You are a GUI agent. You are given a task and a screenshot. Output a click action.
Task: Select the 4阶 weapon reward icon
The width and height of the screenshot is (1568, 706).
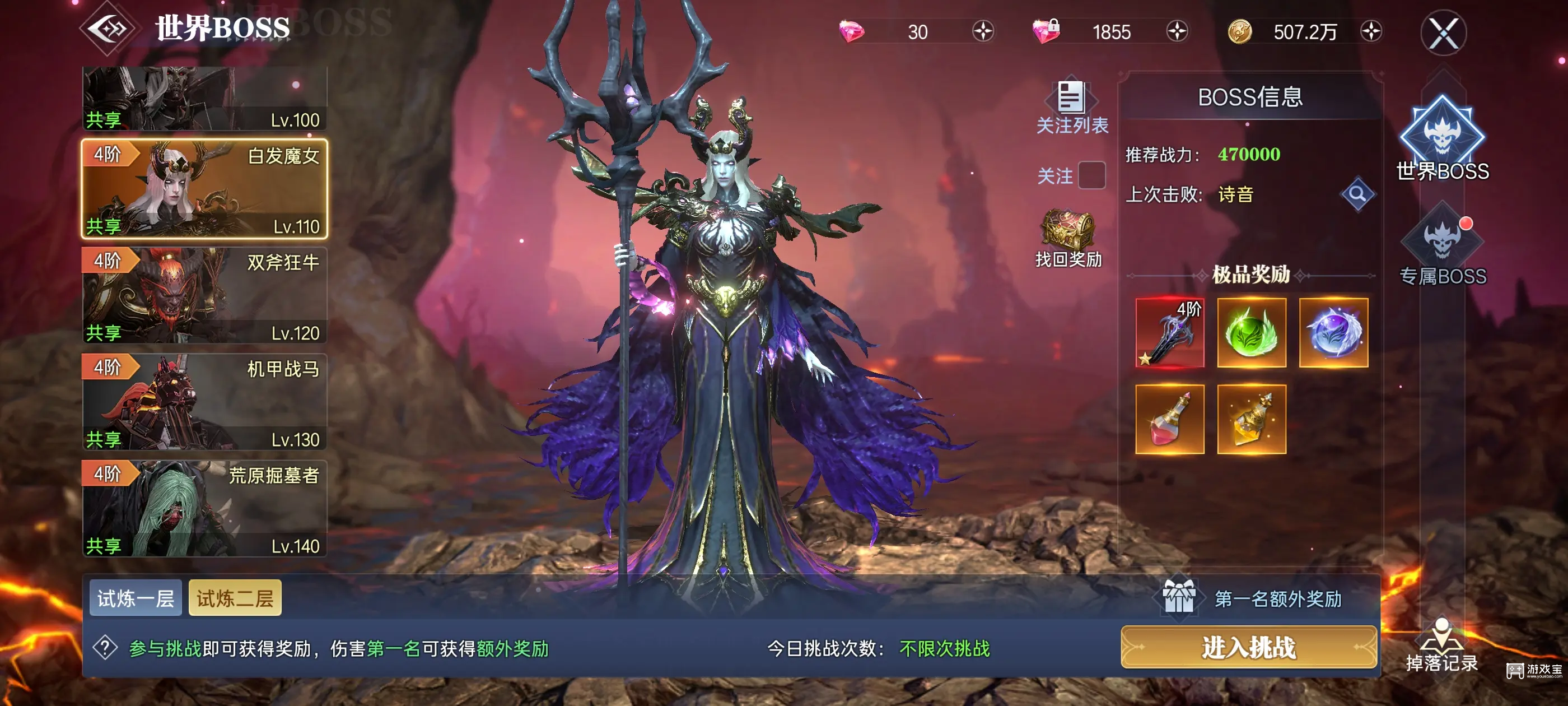pos(1170,332)
